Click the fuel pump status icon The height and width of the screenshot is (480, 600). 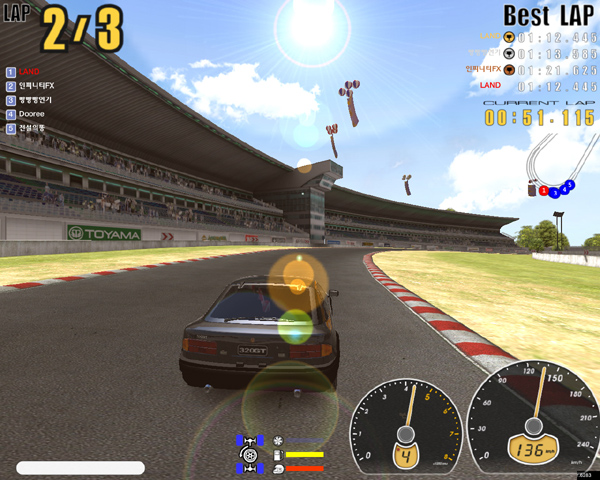pos(277,454)
